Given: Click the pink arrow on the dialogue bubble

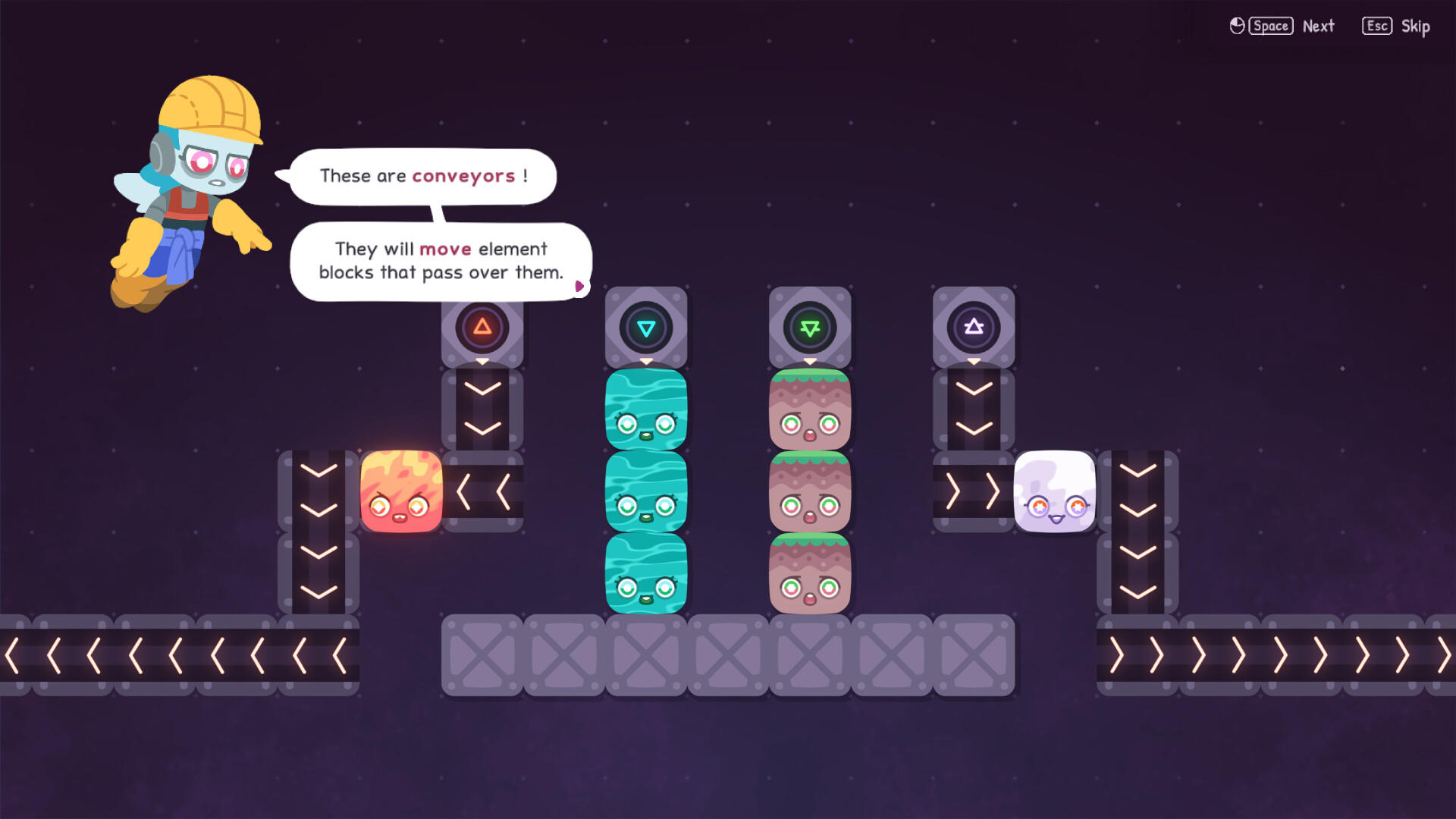Looking at the screenshot, I should [580, 286].
